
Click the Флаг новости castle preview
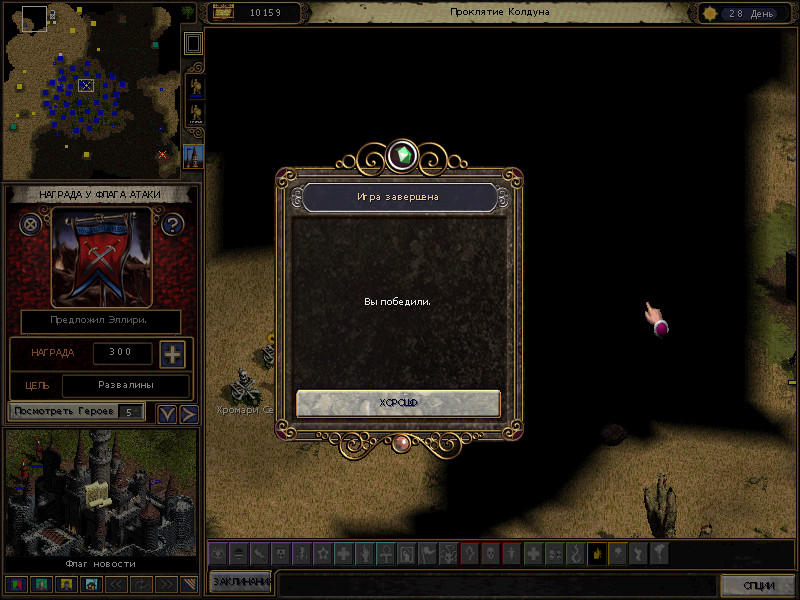pyautogui.click(x=100, y=493)
